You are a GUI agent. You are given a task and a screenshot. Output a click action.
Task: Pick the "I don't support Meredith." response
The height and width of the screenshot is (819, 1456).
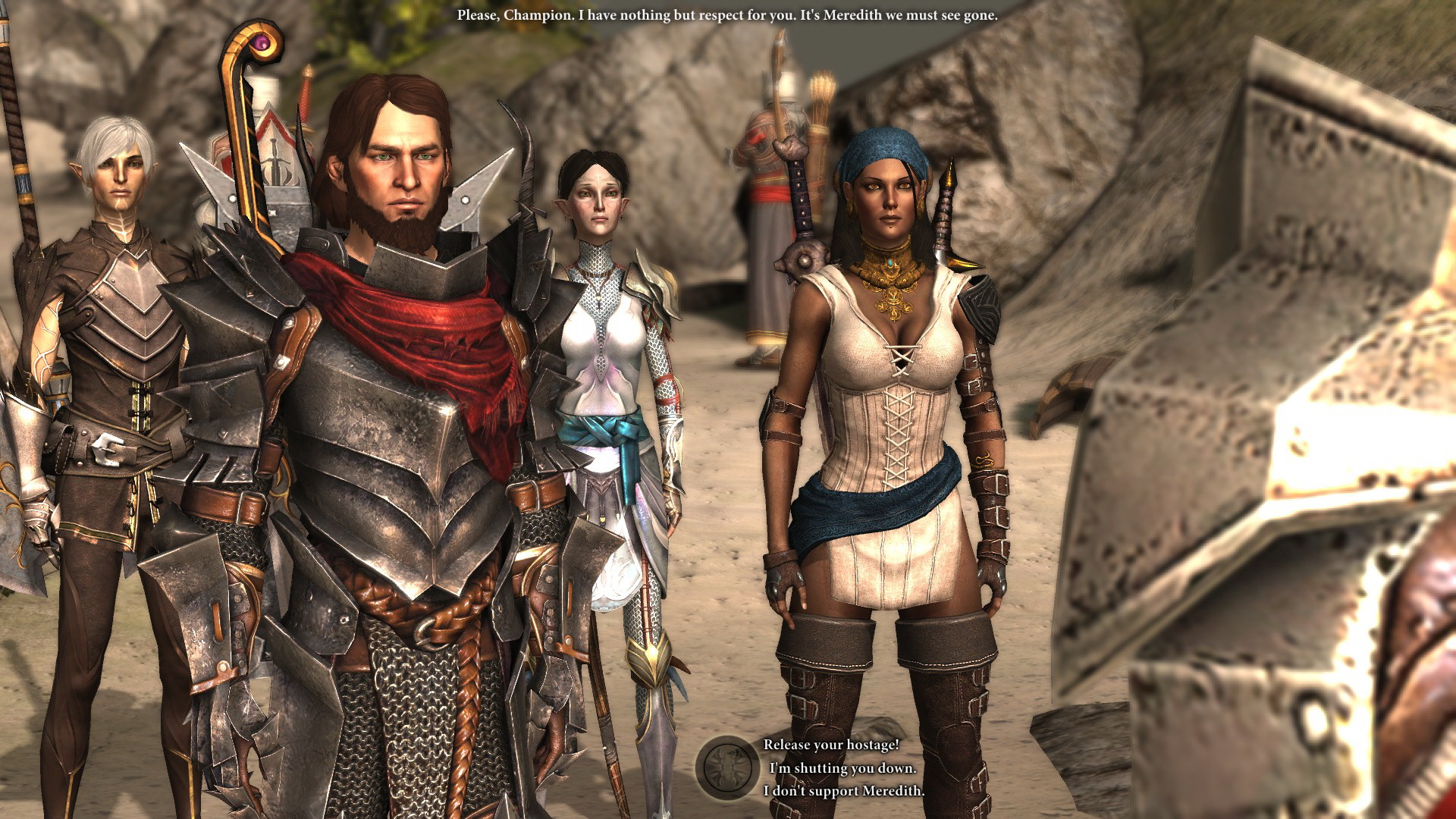[843, 791]
